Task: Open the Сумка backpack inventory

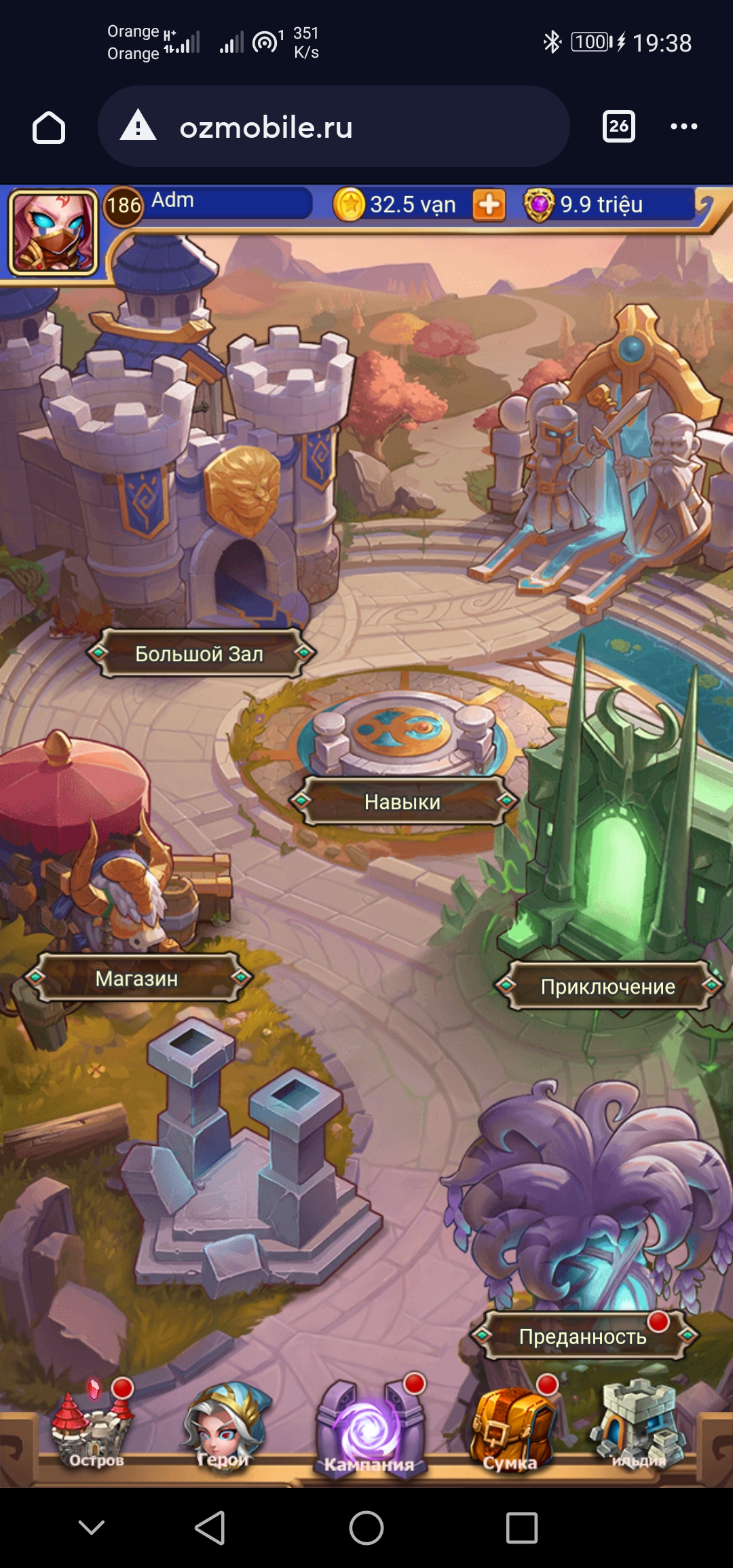Action: [510, 1429]
